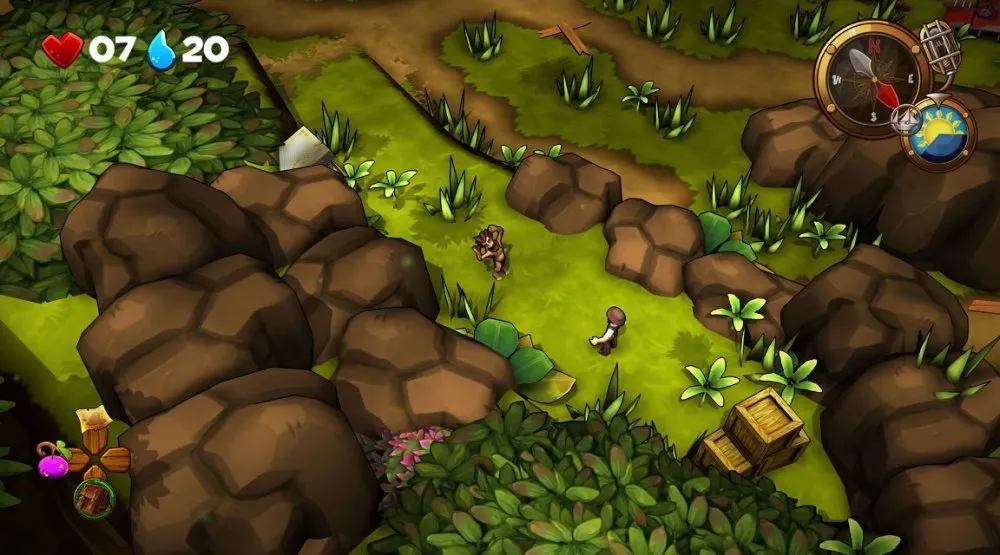Select the small ship marker icon
The height and width of the screenshot is (555, 1000).
click(906, 117)
